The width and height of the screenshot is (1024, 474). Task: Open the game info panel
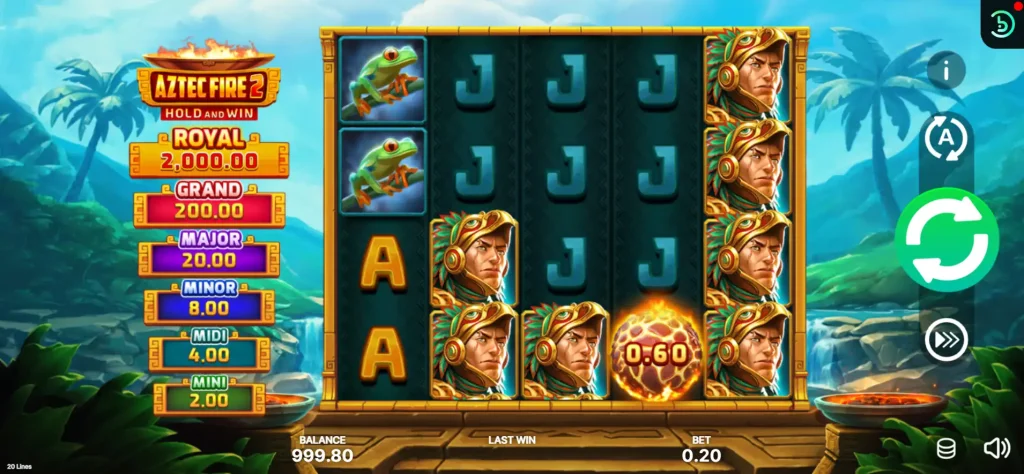pyautogui.click(x=945, y=70)
